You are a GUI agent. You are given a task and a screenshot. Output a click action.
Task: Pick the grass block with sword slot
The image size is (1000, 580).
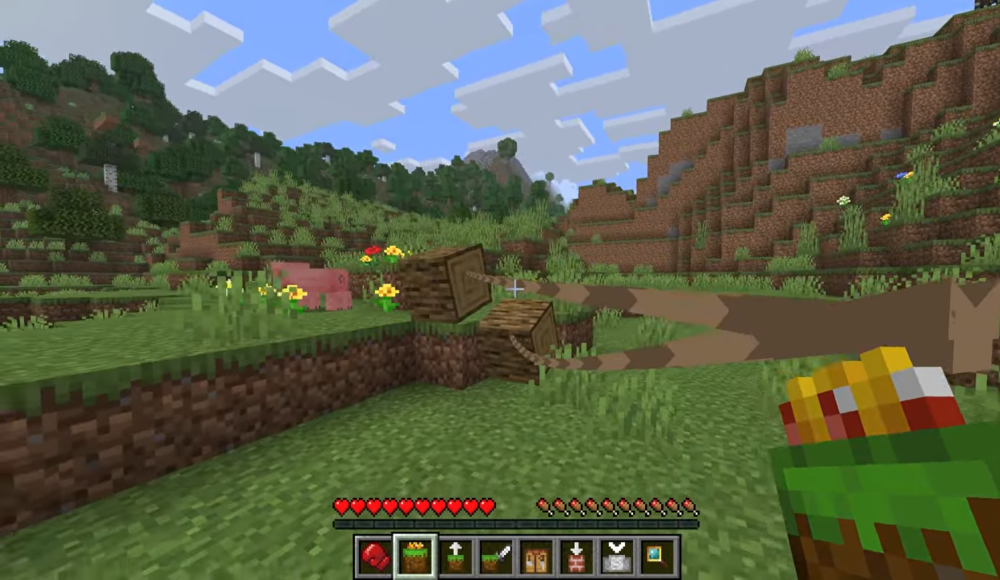click(x=496, y=555)
